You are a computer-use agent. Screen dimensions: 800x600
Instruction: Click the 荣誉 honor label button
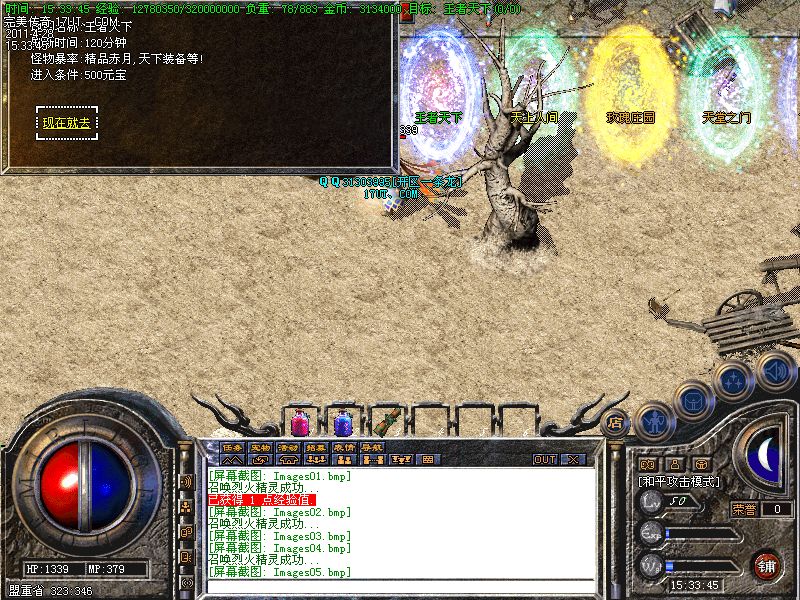pos(745,509)
